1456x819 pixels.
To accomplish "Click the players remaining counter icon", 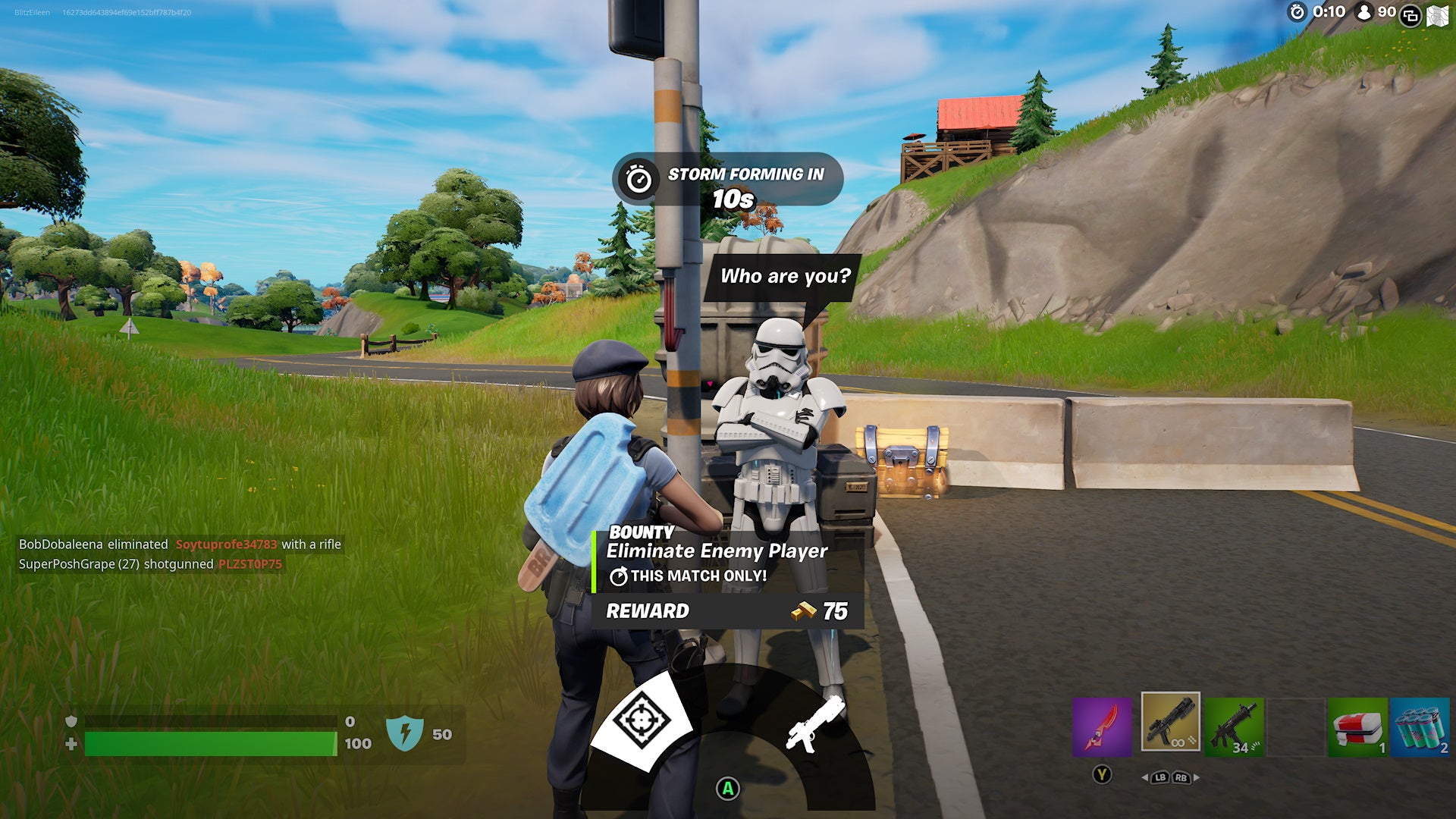I will pyautogui.click(x=1363, y=13).
